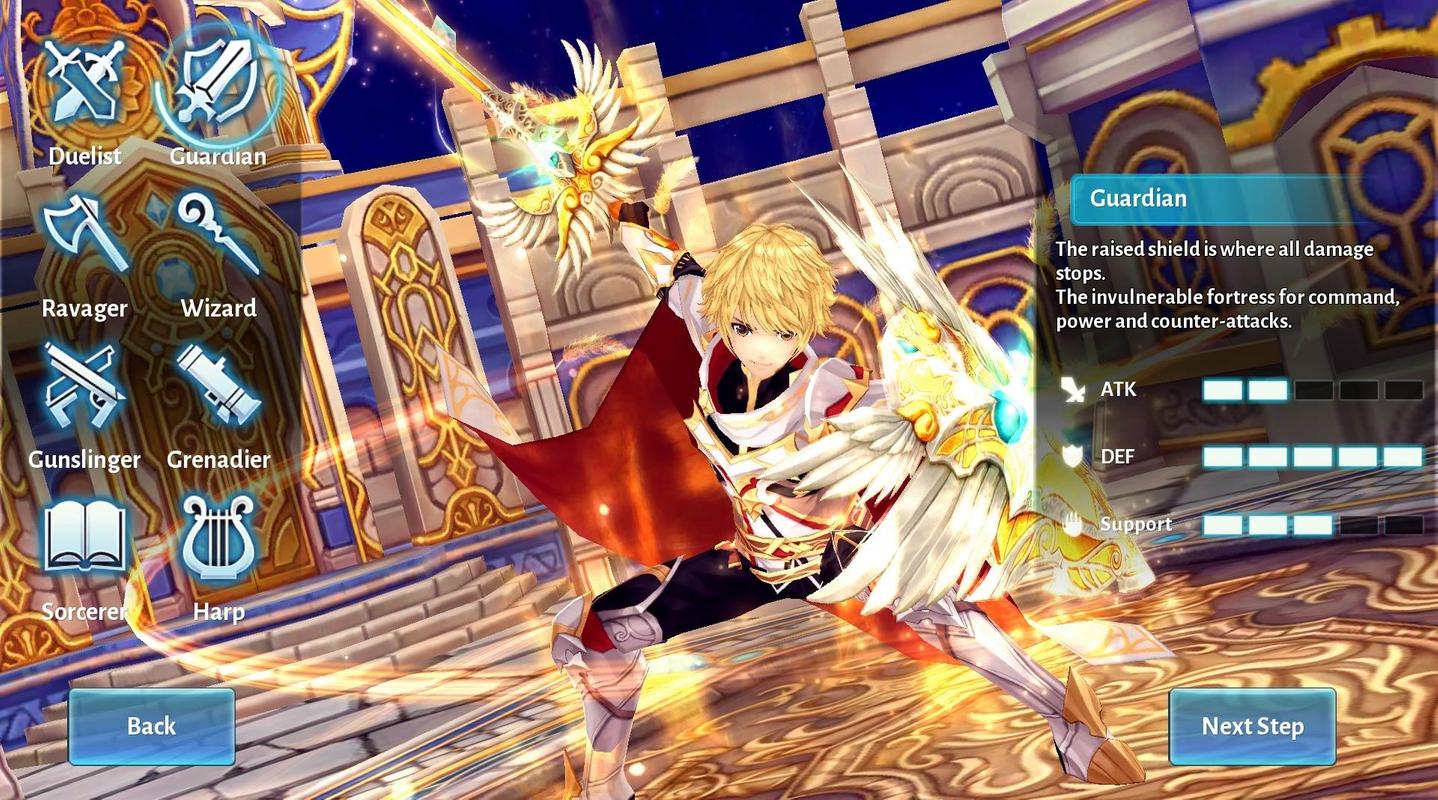1438x800 pixels.
Task: Pick the Ravager axe class
Action: tap(84, 238)
